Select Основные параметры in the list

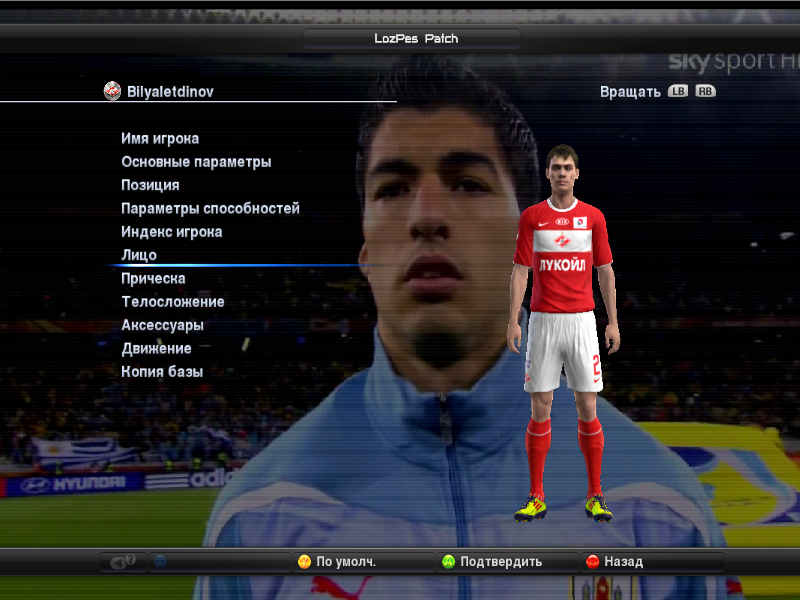(x=196, y=162)
